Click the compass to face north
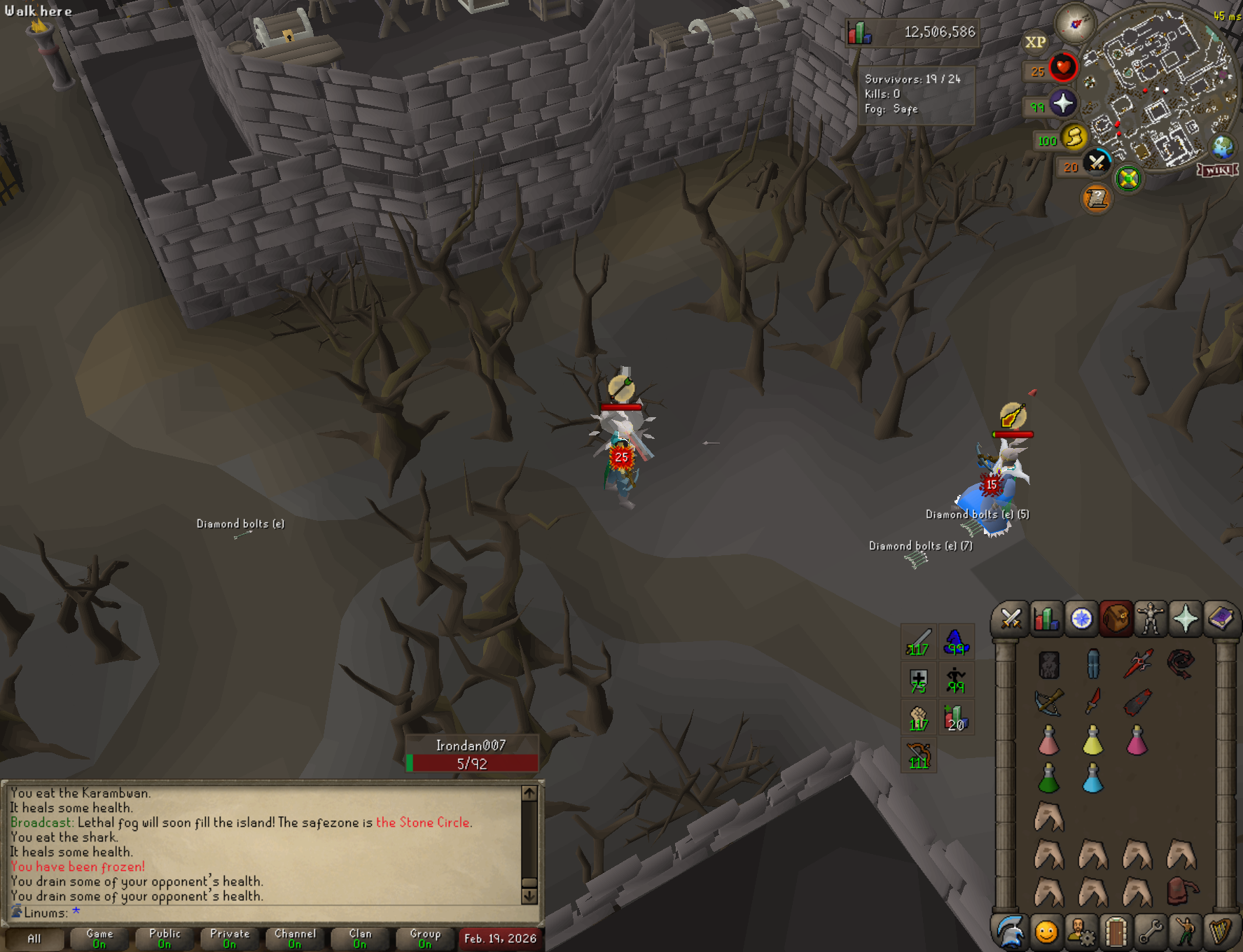Screen dimensions: 1243x952 (x=1075, y=24)
